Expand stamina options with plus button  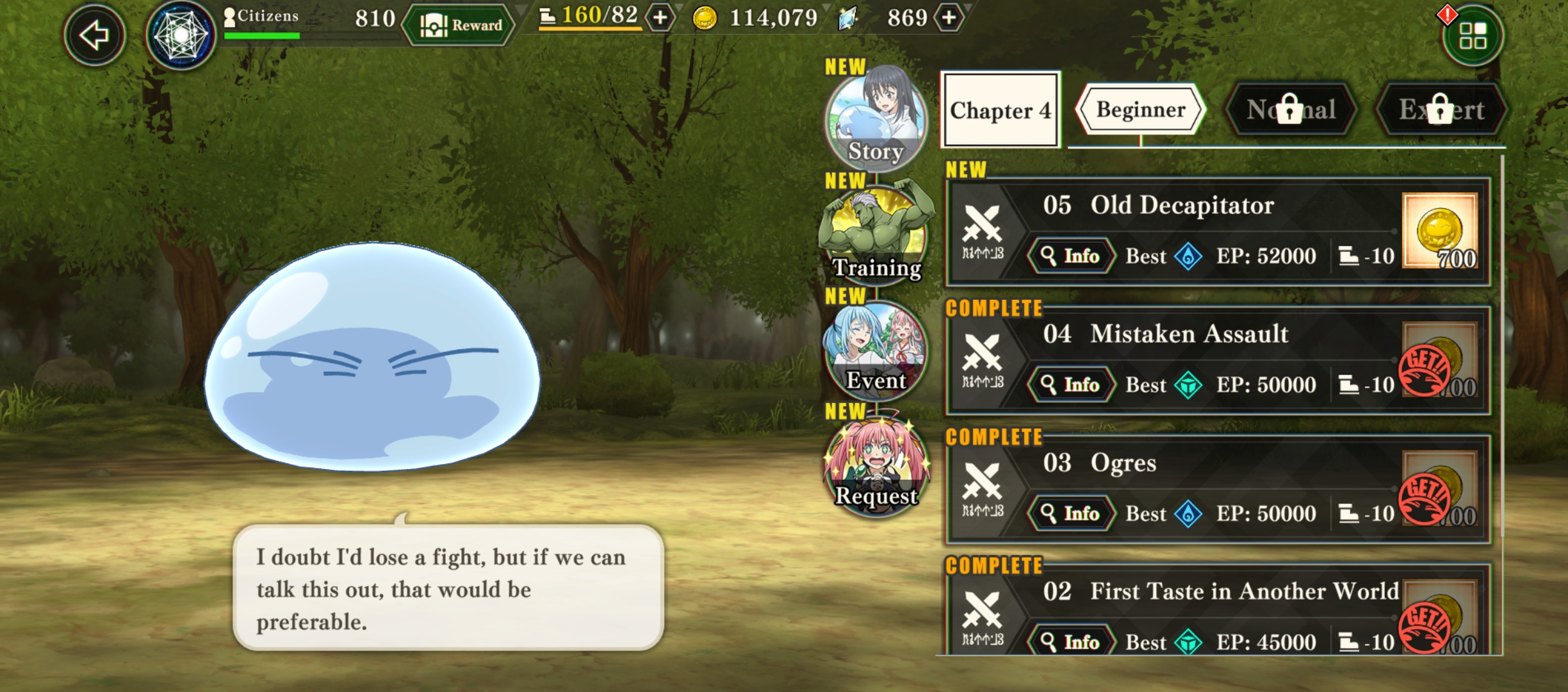tap(659, 19)
